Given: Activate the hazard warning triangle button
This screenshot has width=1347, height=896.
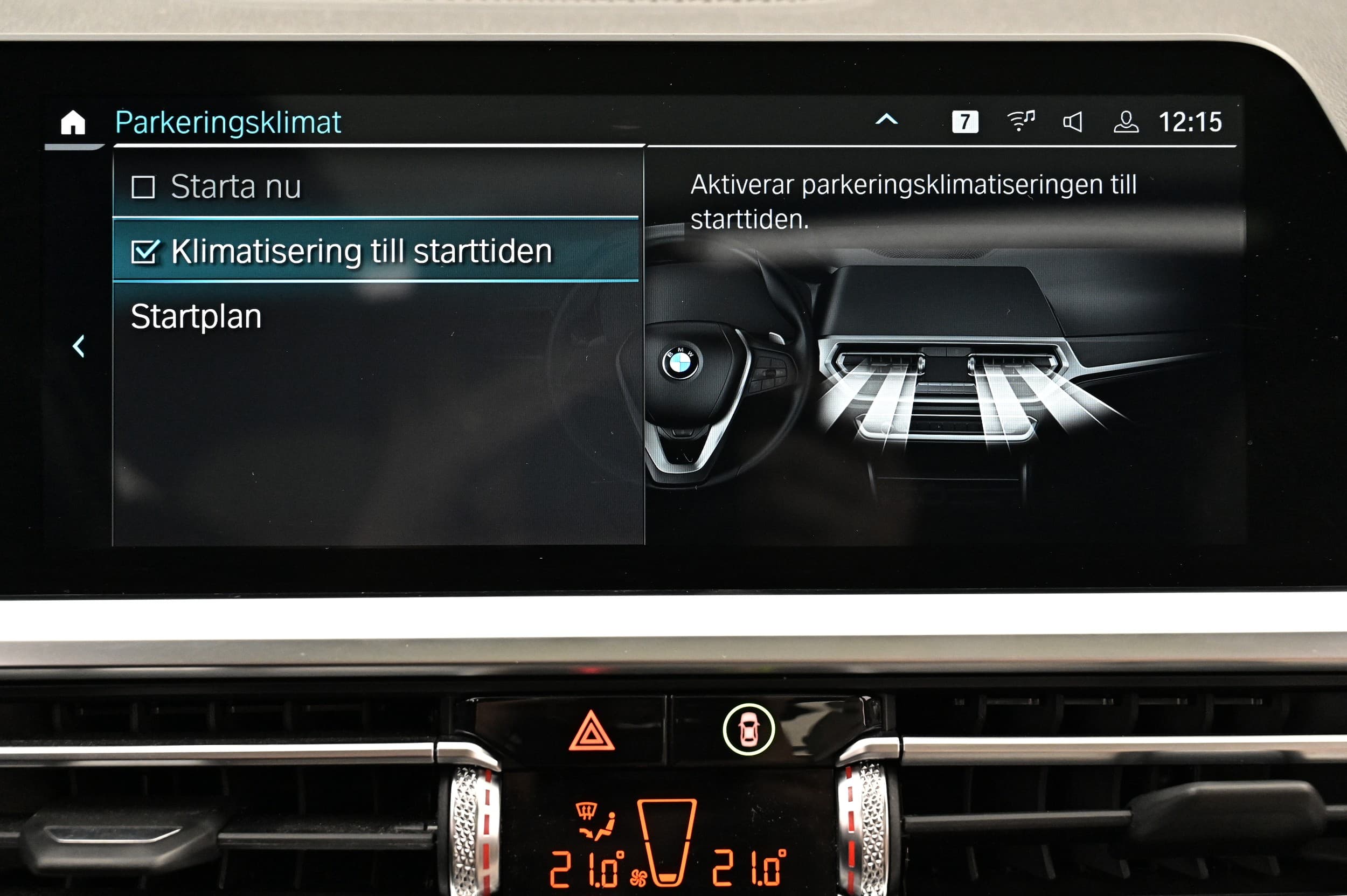Looking at the screenshot, I should 592,732.
